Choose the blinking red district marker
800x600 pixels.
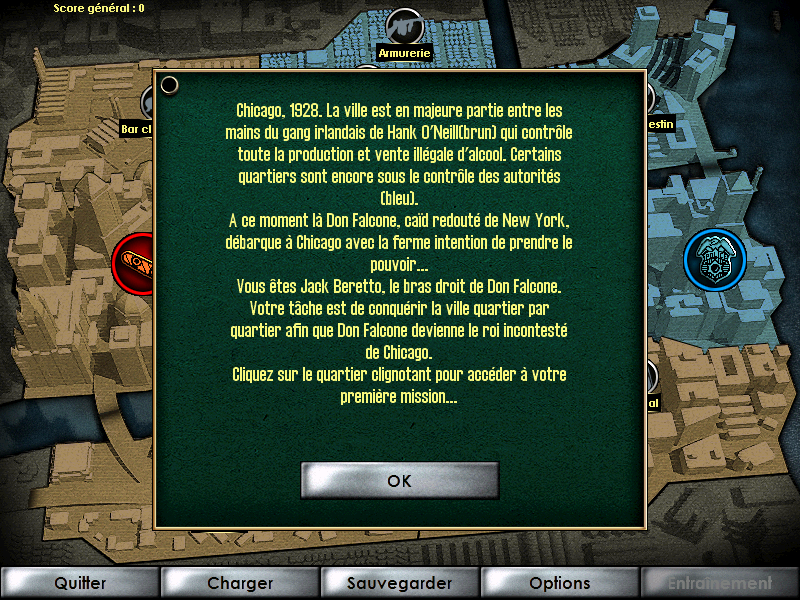[134, 264]
